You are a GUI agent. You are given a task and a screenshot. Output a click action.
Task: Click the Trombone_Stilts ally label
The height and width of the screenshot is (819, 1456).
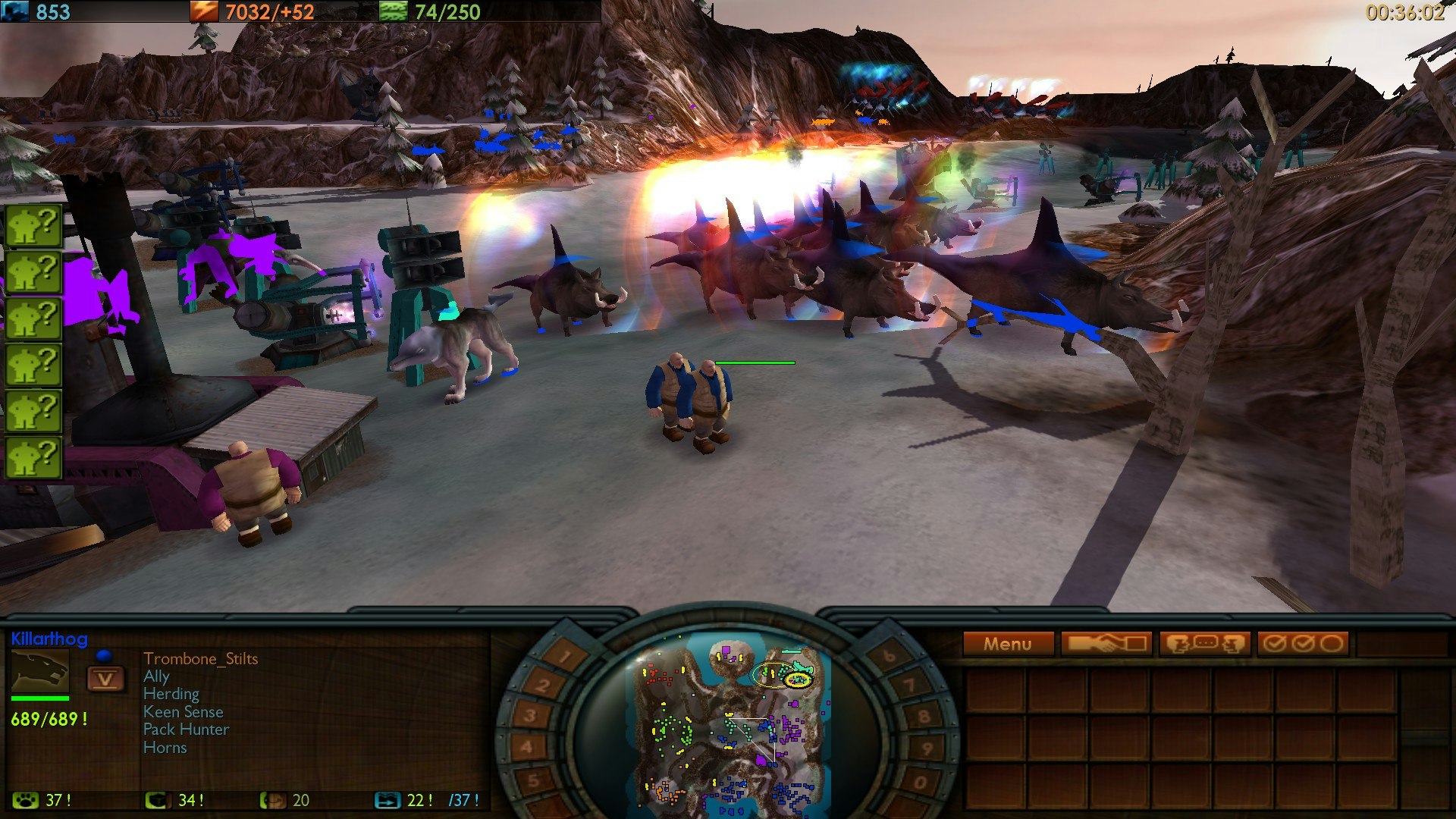[x=201, y=658]
